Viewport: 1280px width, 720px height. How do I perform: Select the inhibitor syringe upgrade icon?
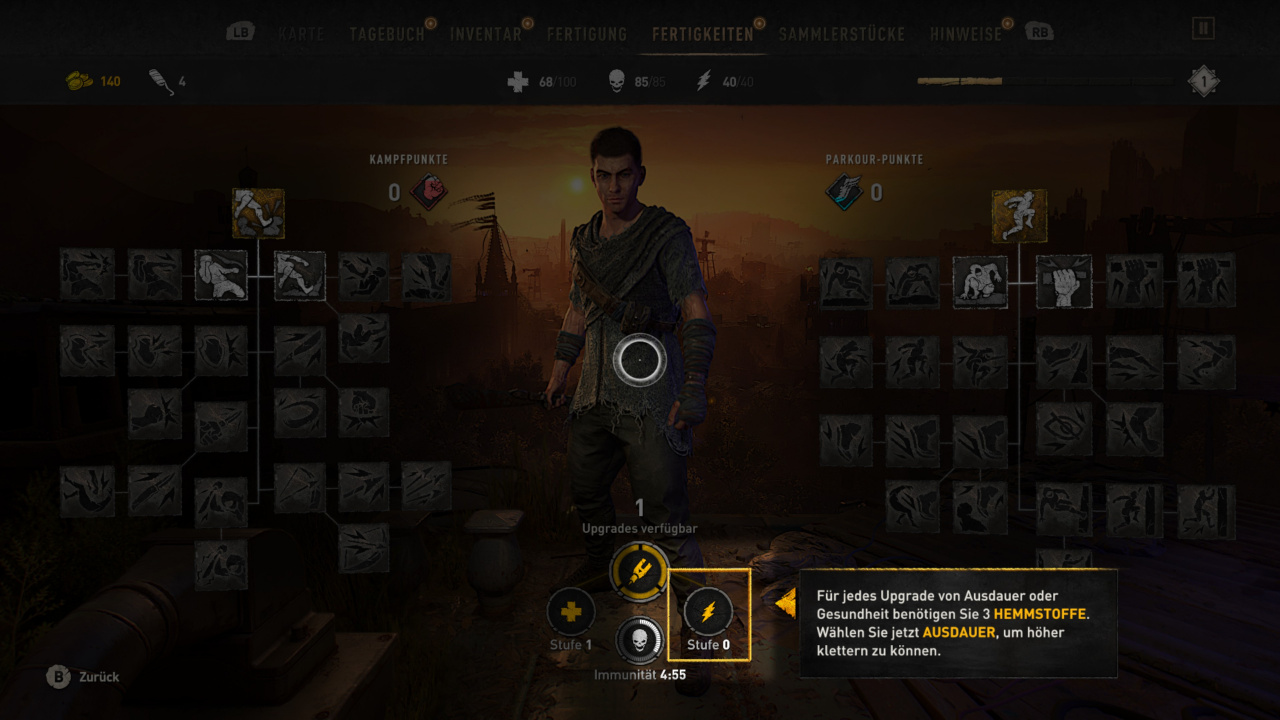click(639, 571)
